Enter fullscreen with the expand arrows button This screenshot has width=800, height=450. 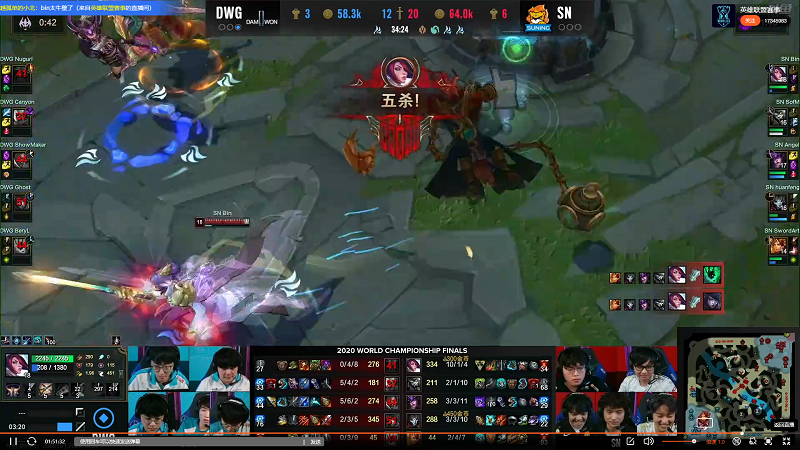pyautogui.click(x=788, y=440)
